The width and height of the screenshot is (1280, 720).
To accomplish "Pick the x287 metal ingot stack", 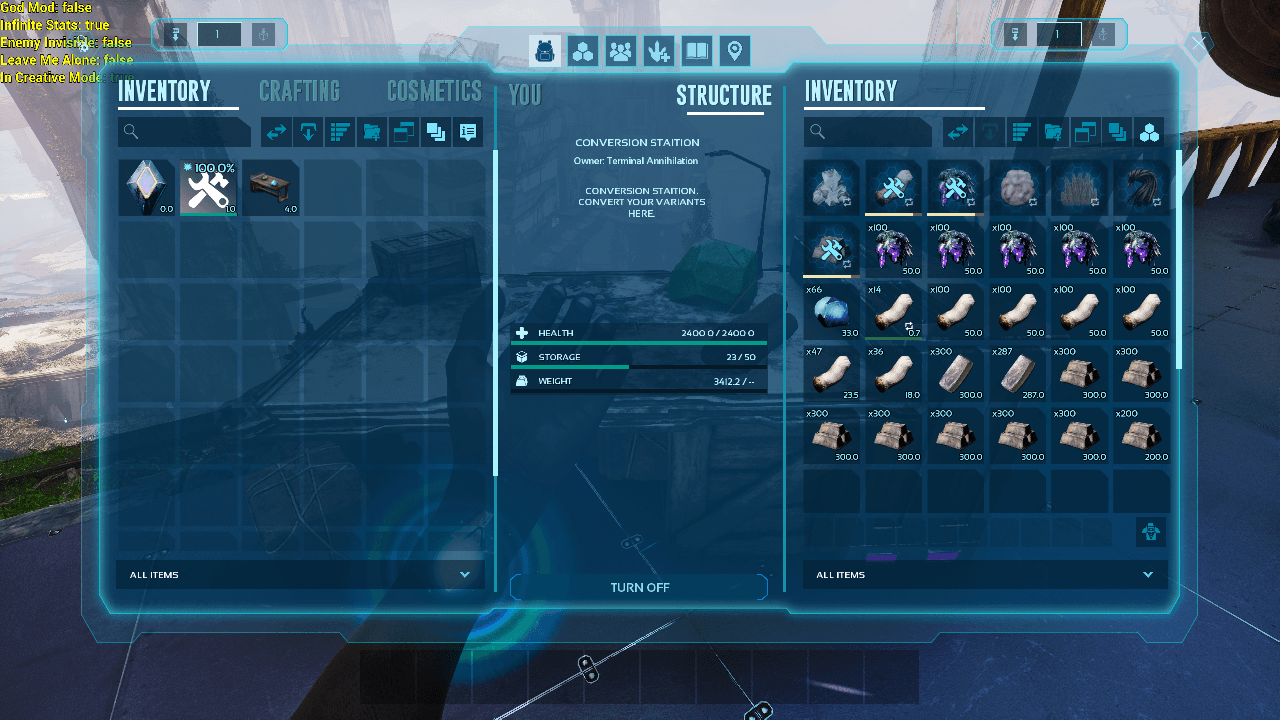I will (1018, 374).
